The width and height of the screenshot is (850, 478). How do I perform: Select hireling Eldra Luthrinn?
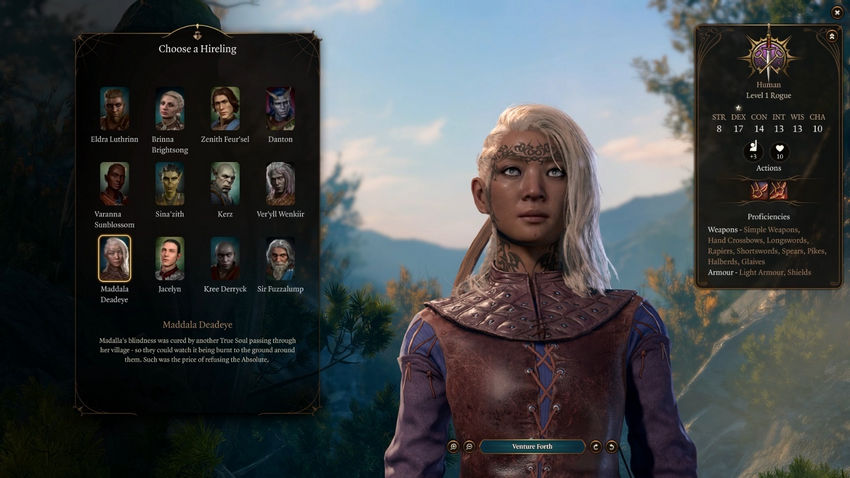pos(114,108)
